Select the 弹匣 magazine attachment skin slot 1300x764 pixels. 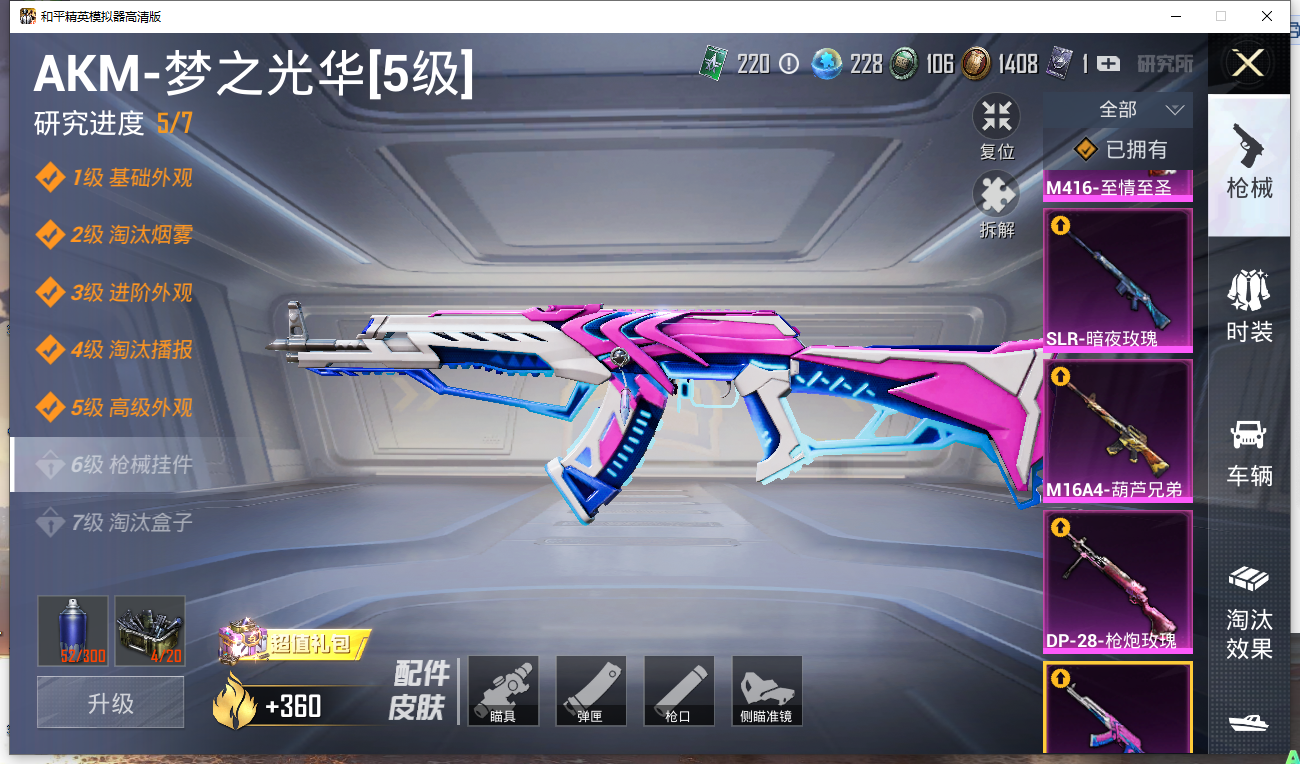[591, 690]
